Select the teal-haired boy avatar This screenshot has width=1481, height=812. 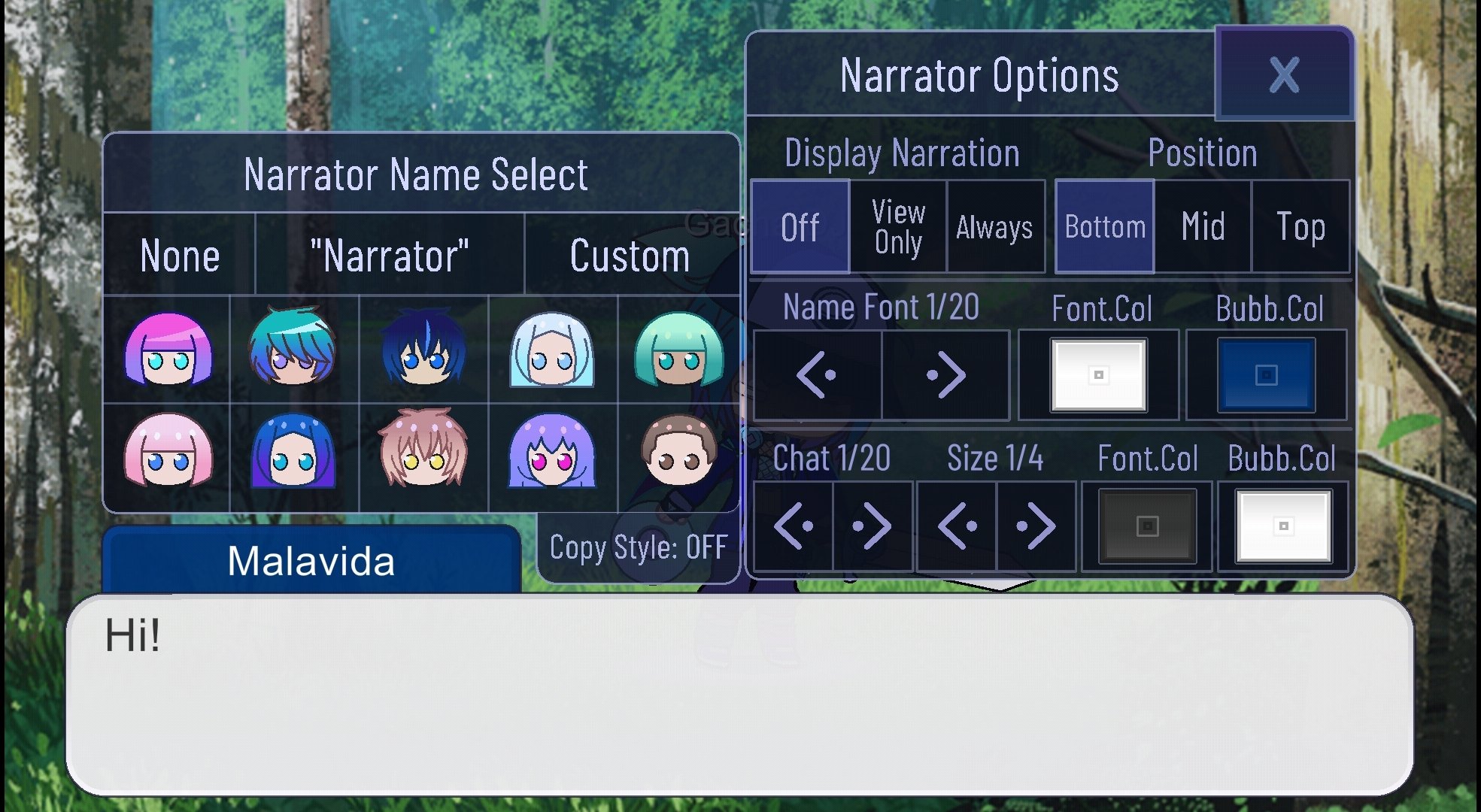297,352
